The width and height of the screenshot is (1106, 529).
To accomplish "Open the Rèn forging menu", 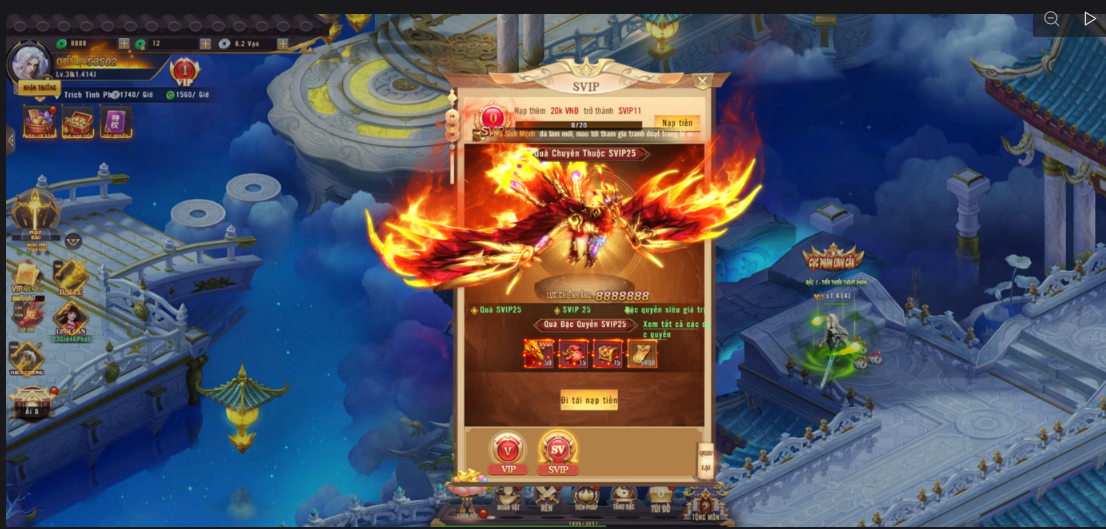I will coord(547,497).
